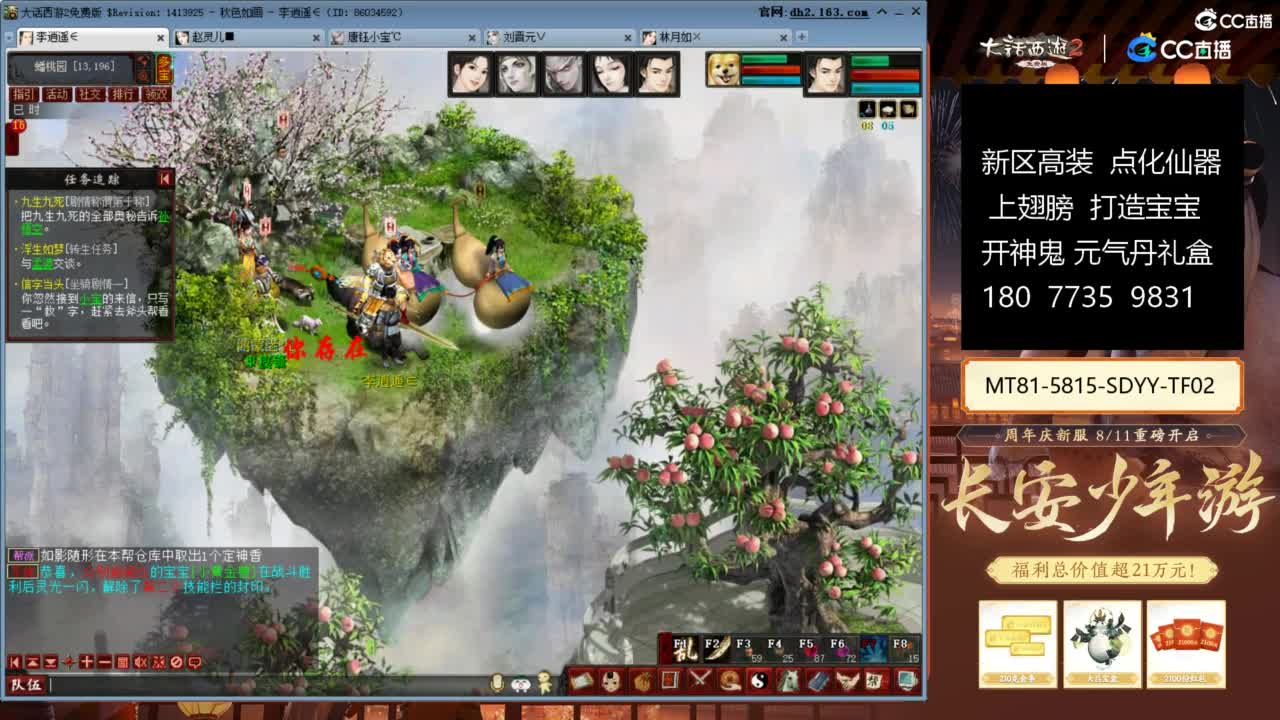Toggle the chat bubble icon in chat toolbar
The height and width of the screenshot is (720, 1280).
(196, 662)
